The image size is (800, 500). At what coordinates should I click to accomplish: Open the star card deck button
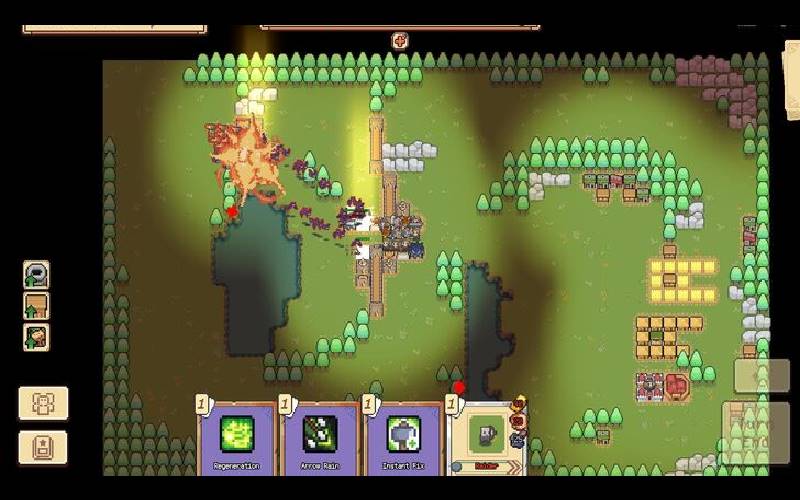pyautogui.click(x=43, y=447)
